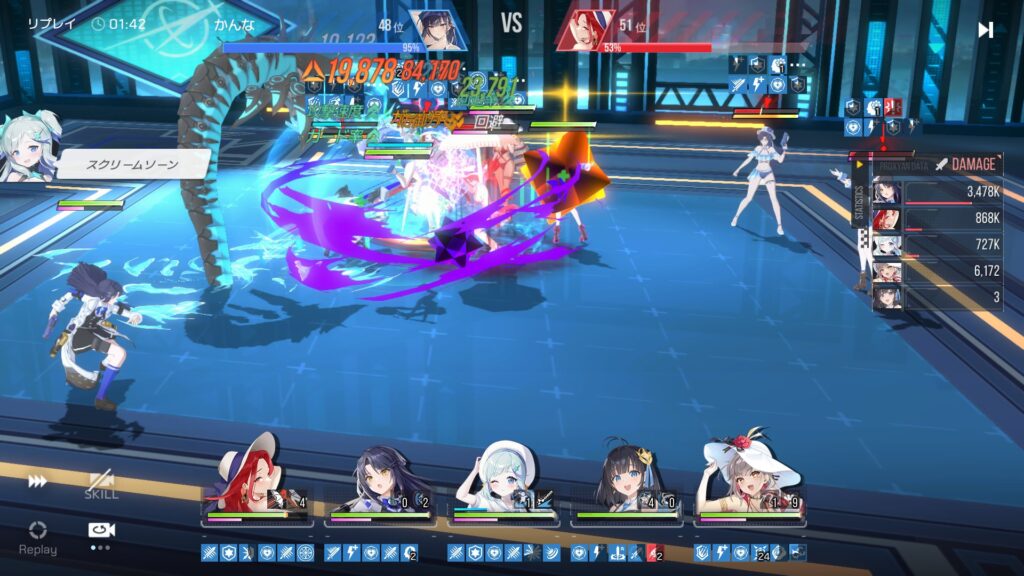Switch the camera view mode
This screenshot has height=576, width=1024.
(99, 532)
